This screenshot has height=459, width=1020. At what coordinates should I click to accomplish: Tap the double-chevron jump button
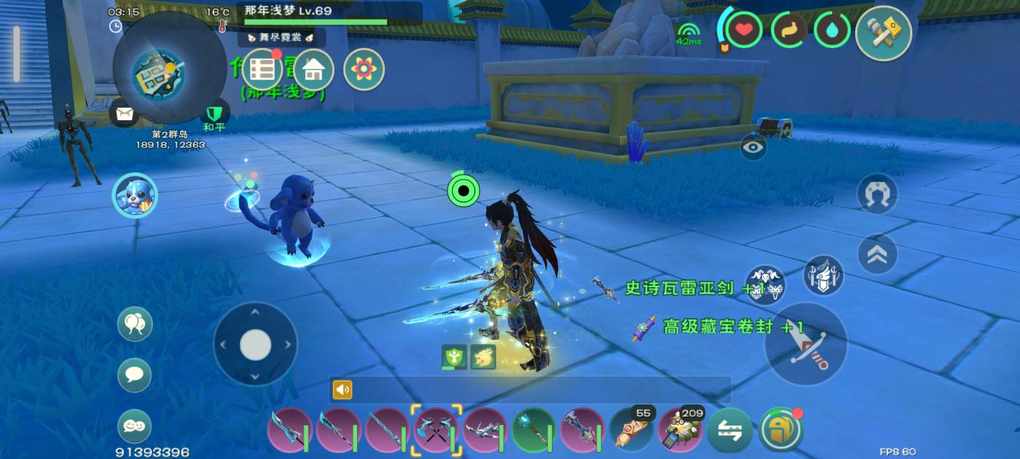coord(877,254)
